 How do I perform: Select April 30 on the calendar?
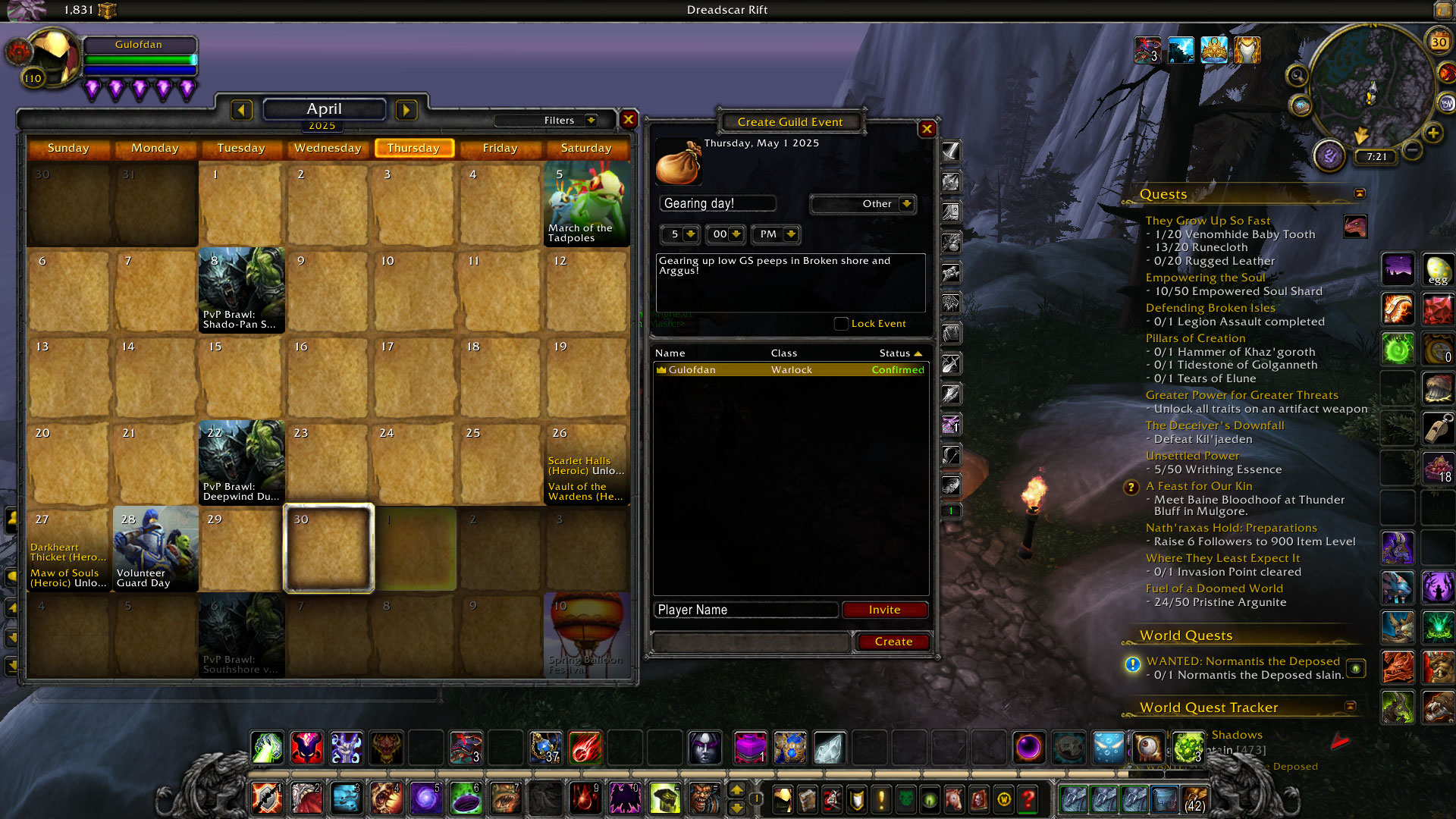(328, 548)
